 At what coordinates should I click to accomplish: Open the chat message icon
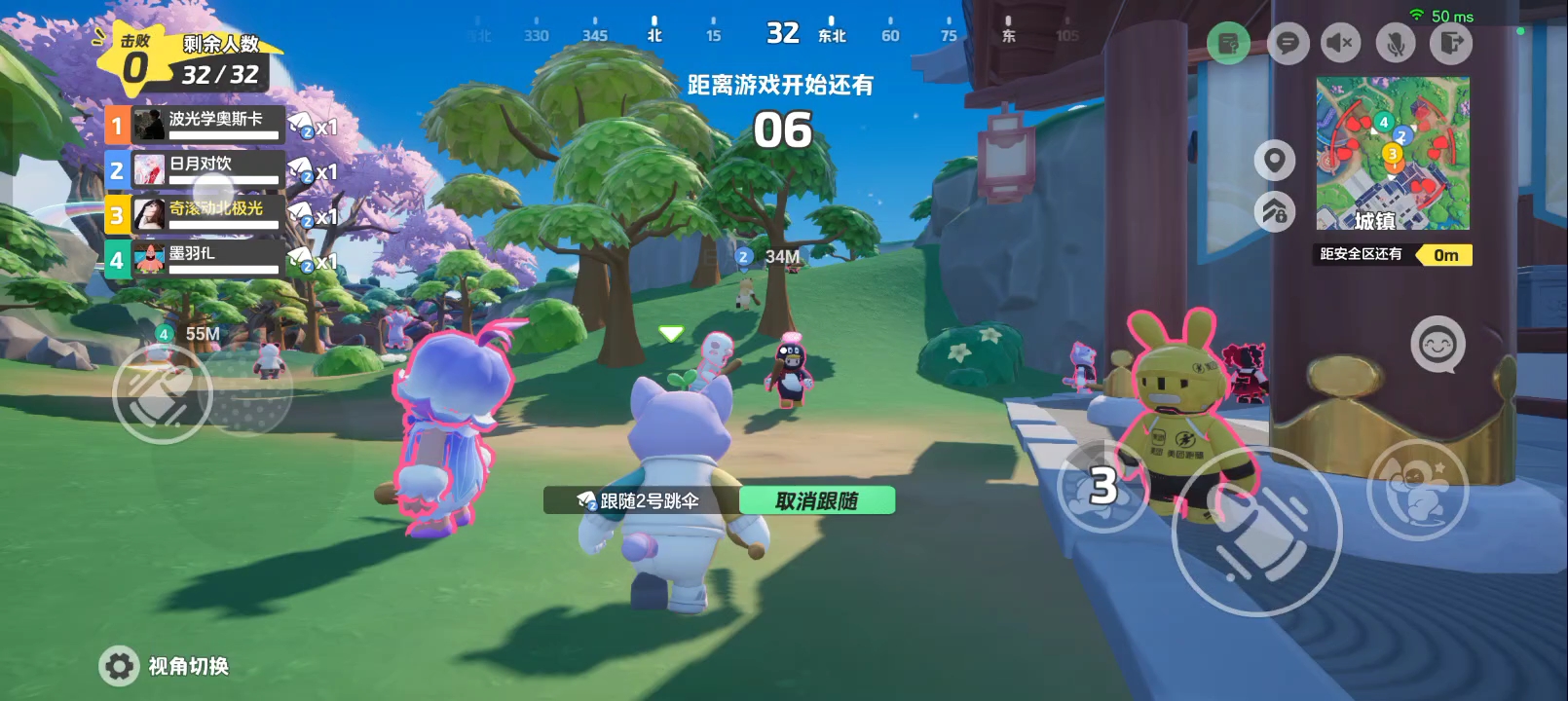click(1288, 44)
